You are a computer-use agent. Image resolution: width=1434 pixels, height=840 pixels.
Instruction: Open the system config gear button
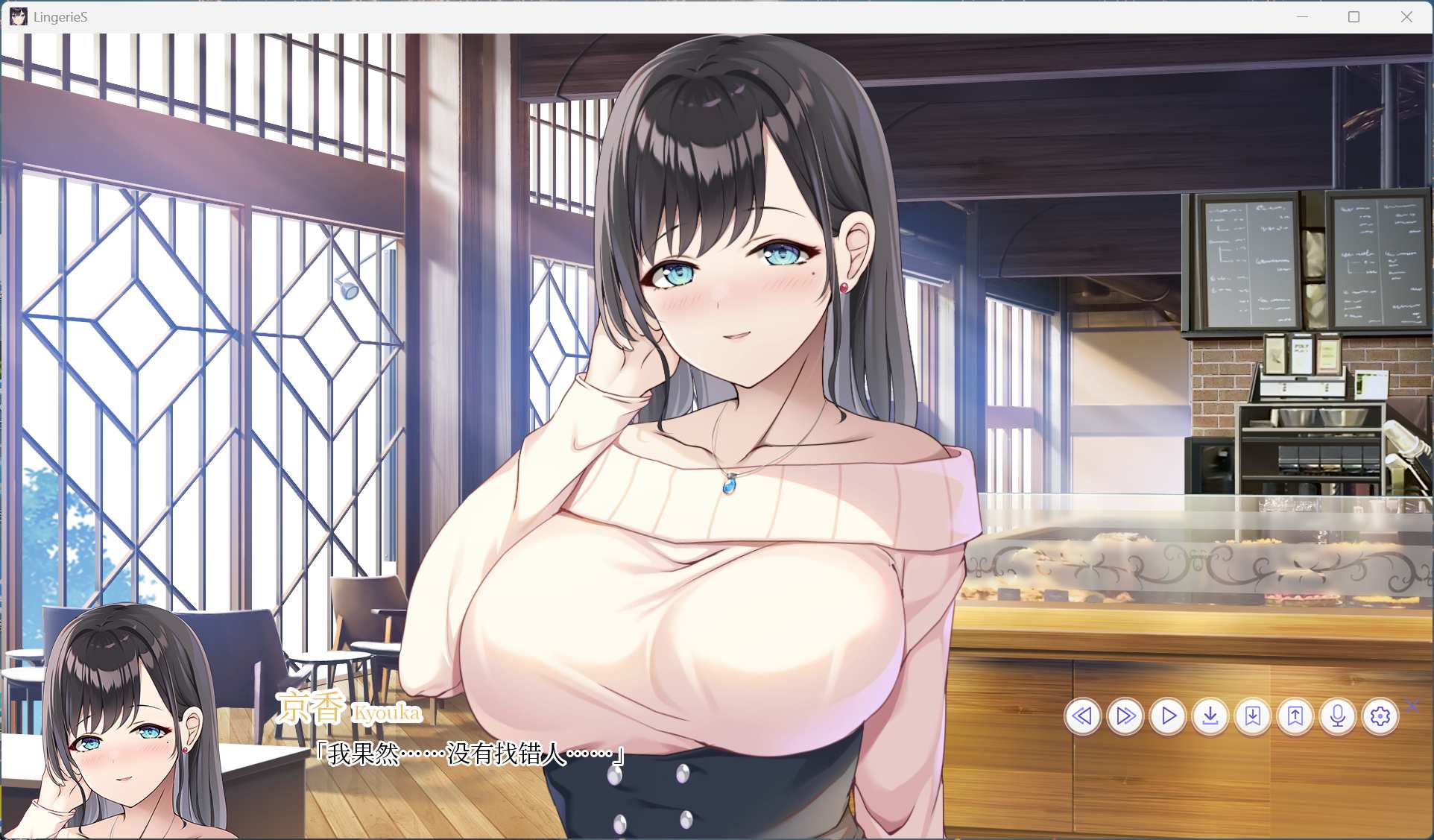click(1380, 716)
